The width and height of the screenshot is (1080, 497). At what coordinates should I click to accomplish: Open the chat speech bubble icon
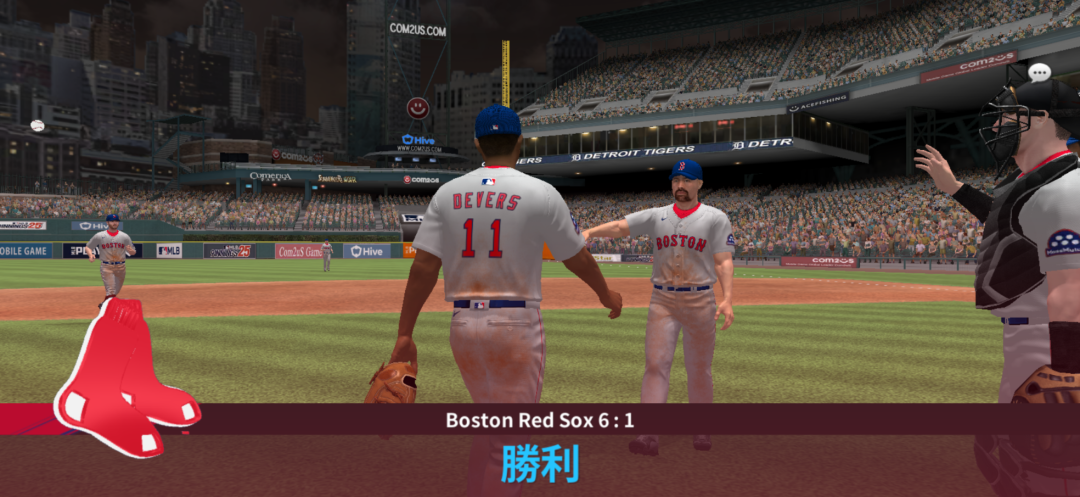[x=1039, y=72]
